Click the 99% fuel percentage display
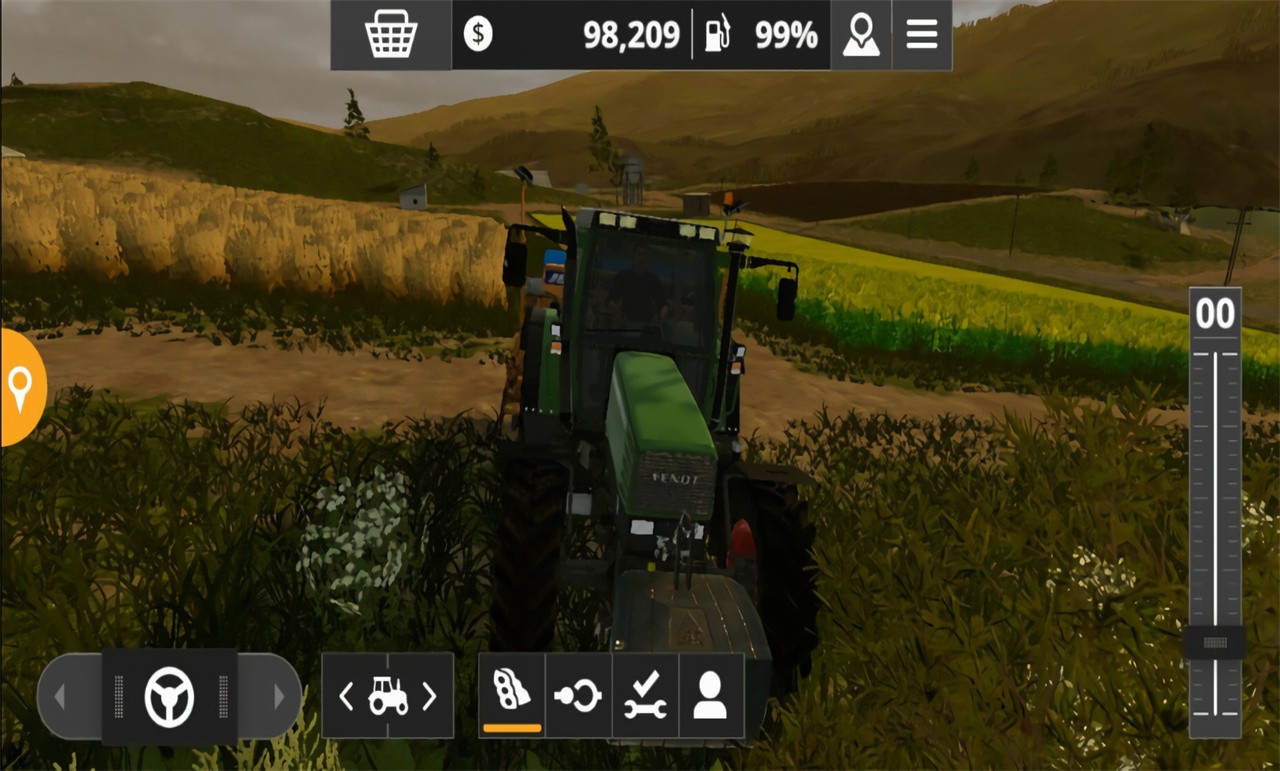The height and width of the screenshot is (771, 1280). [787, 33]
